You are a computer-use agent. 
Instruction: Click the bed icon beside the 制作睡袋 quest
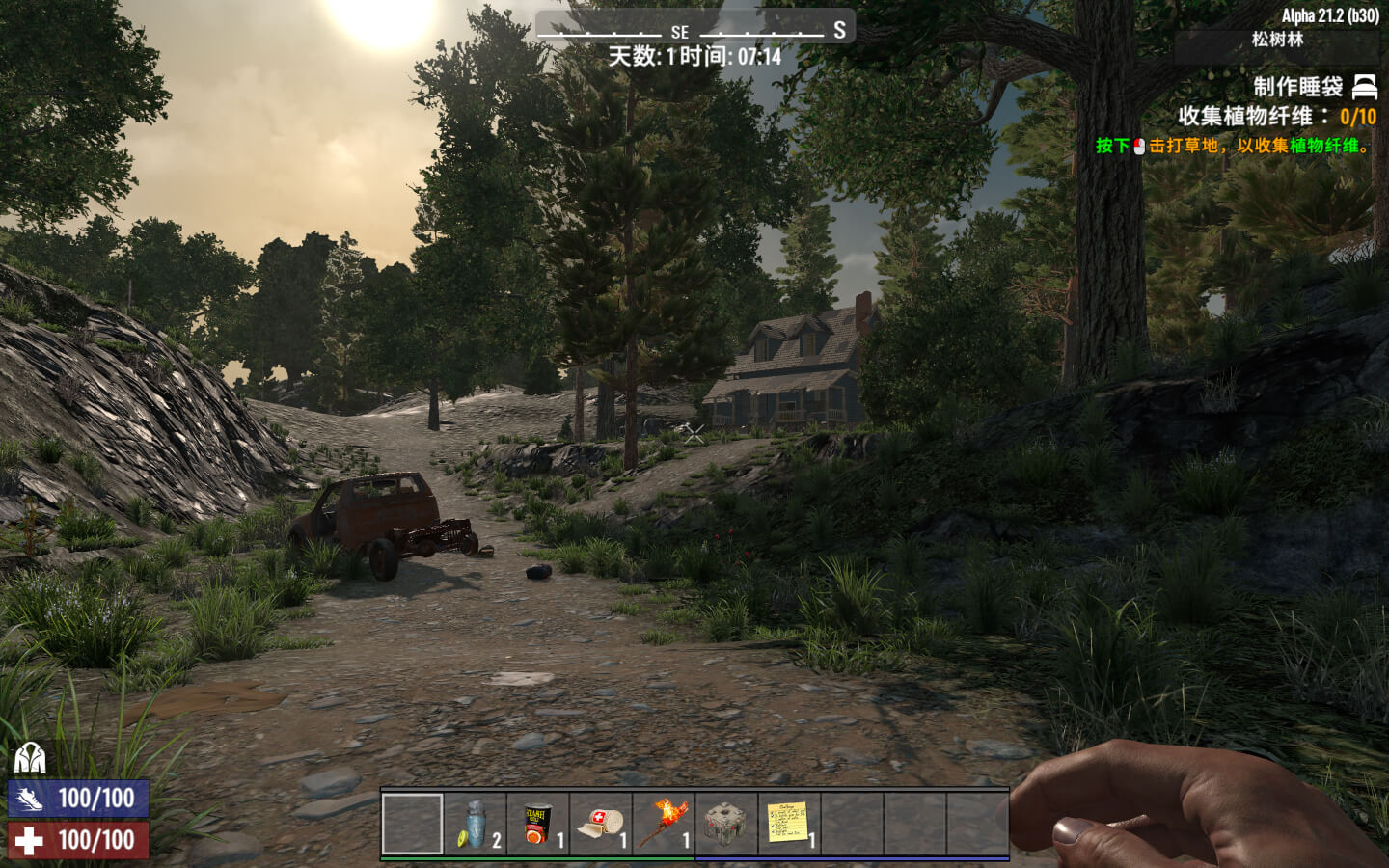[x=1364, y=88]
